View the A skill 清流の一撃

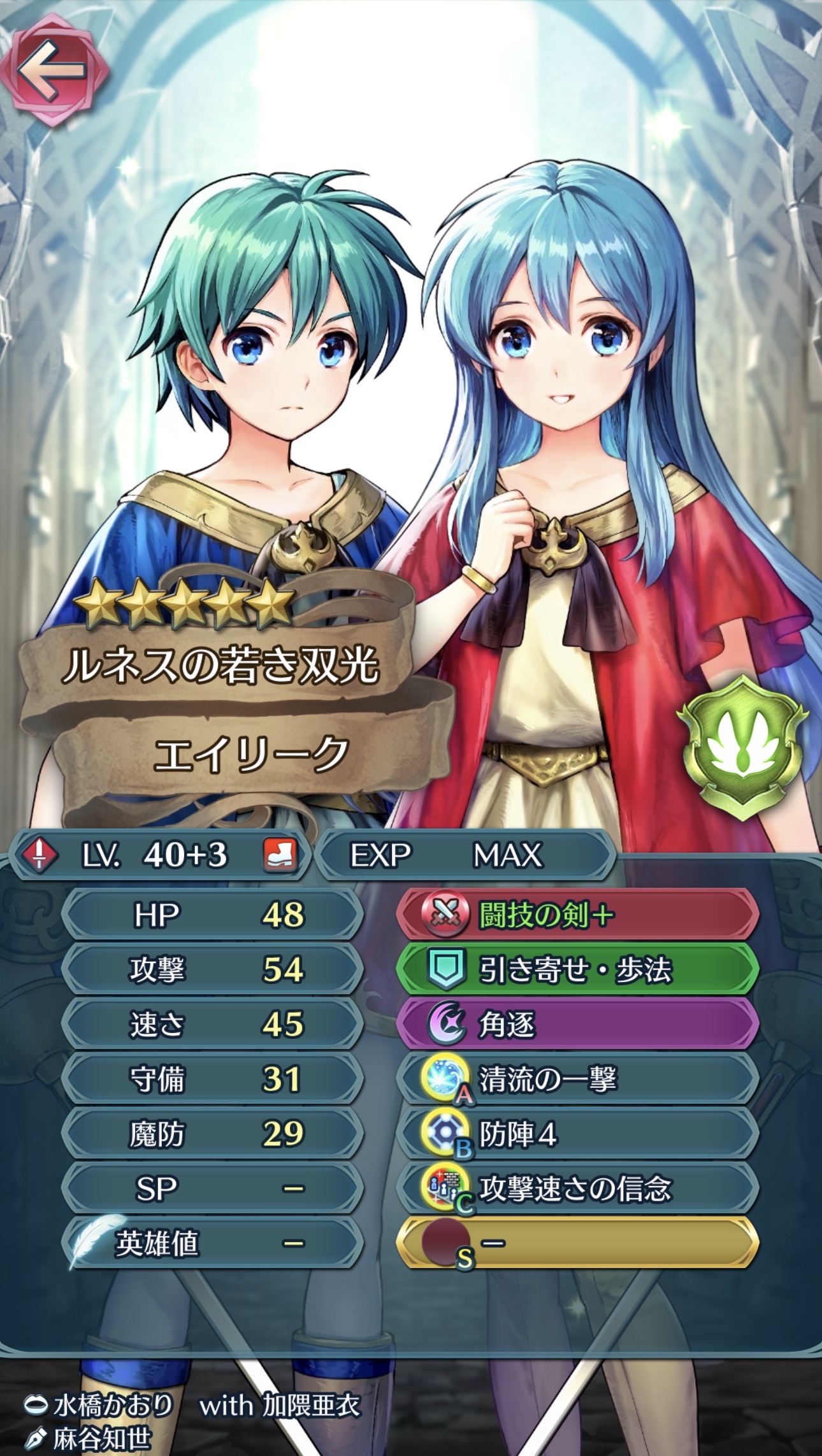click(x=577, y=1079)
